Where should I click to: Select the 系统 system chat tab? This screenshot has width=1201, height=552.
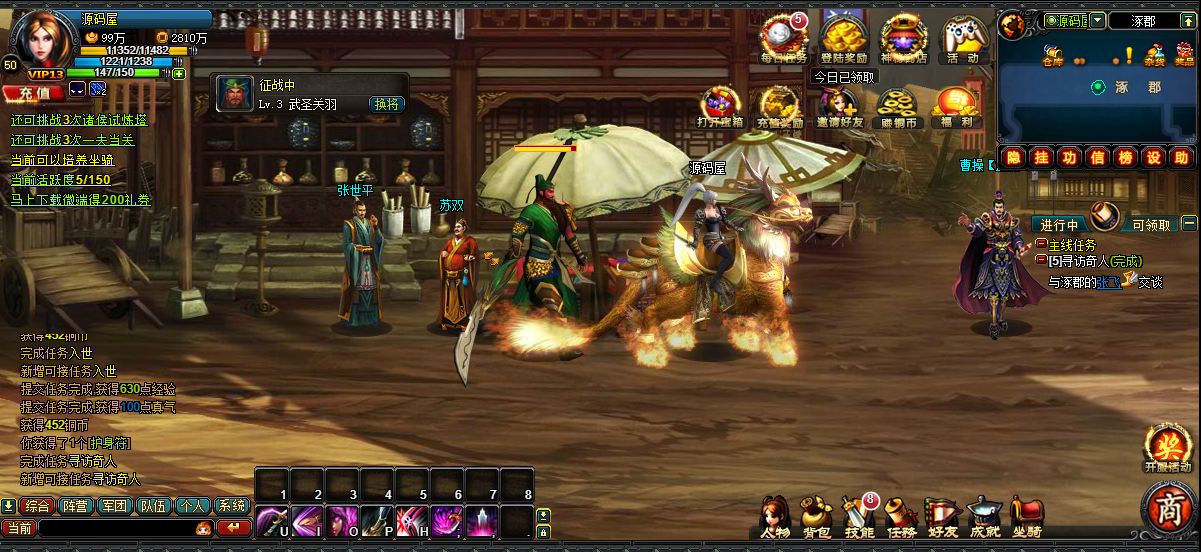pos(232,506)
